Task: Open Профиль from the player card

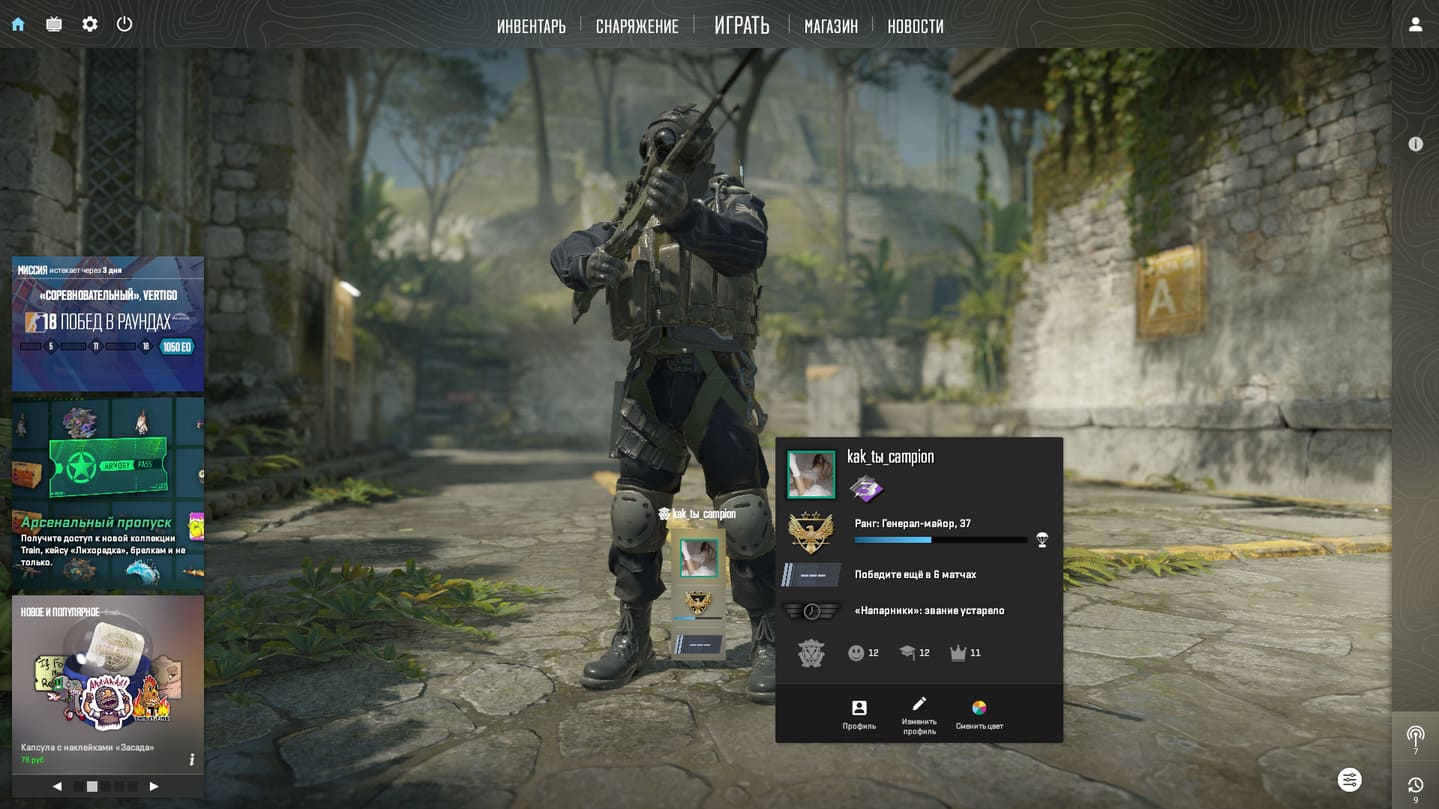Action: point(859,714)
